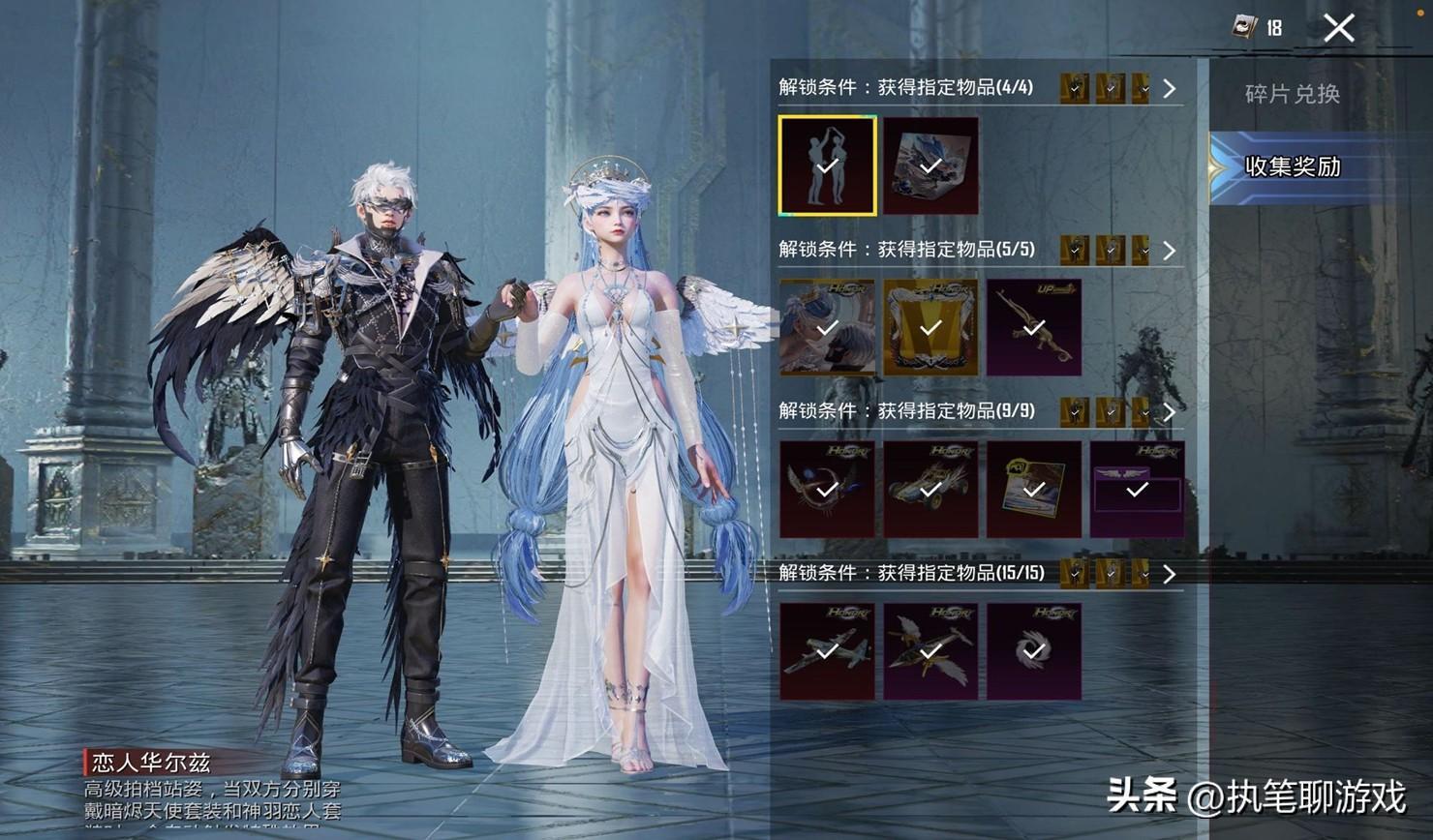This screenshot has height=840, width=1433.
Task: Select the white feather swirl reward
Action: 1034,651
